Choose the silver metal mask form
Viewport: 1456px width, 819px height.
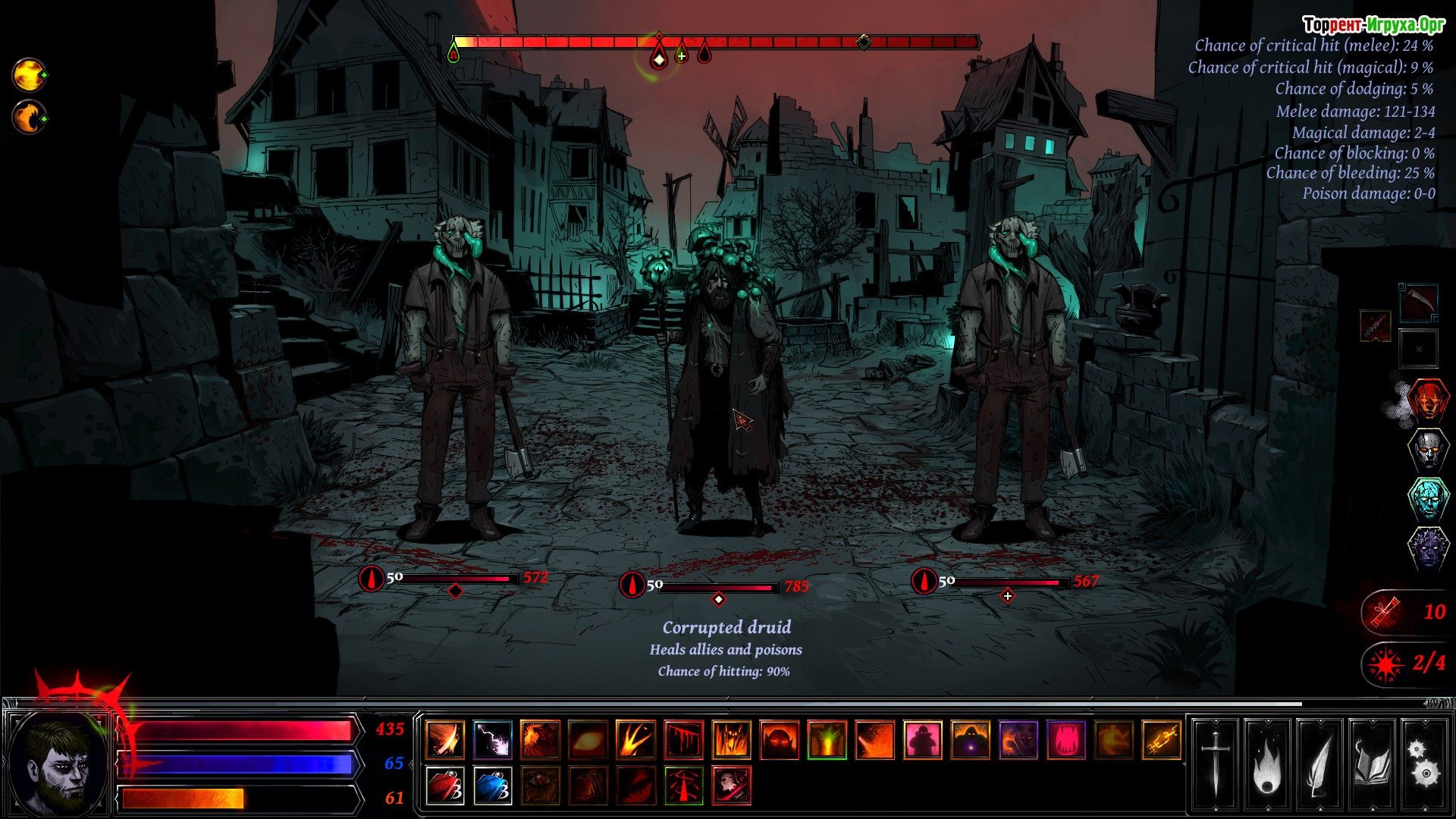click(1428, 450)
